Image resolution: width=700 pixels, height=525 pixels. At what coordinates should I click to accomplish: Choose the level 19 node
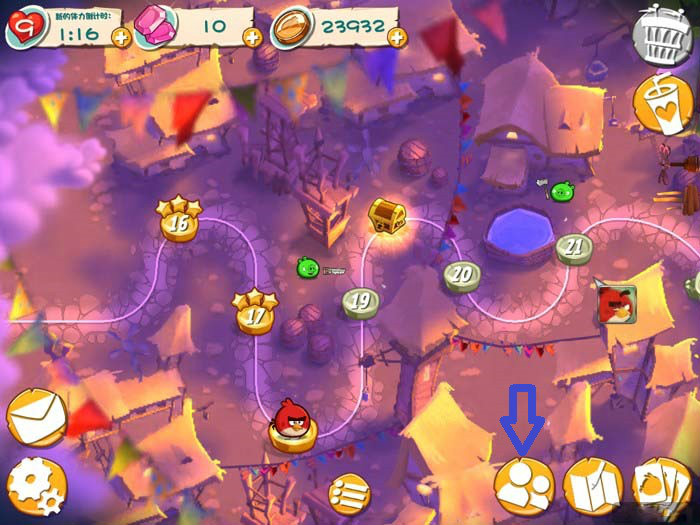point(361,302)
